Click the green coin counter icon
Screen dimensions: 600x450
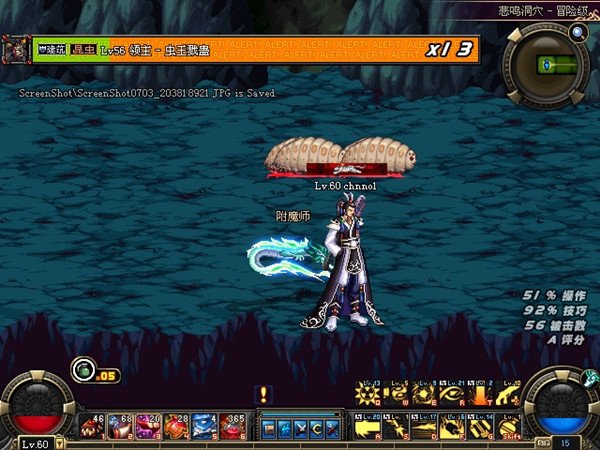click(x=82, y=374)
